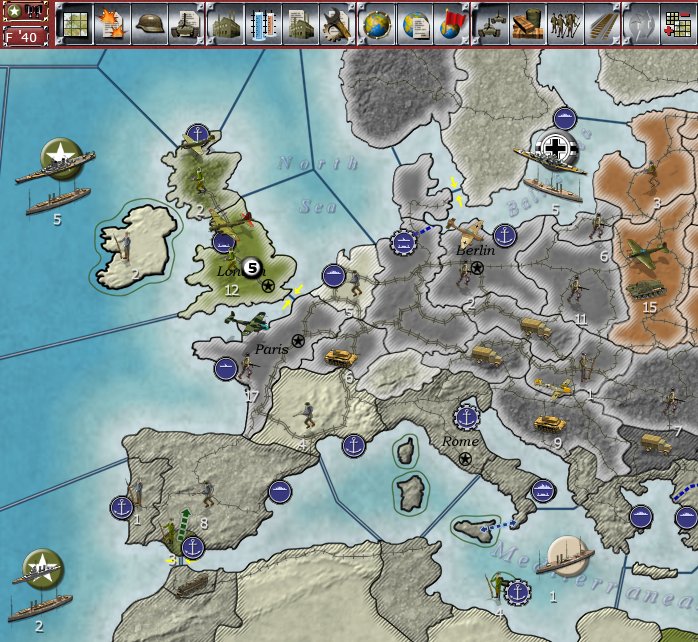Open the supply crates and barrel screen
This screenshot has width=698, height=642.
[530, 24]
